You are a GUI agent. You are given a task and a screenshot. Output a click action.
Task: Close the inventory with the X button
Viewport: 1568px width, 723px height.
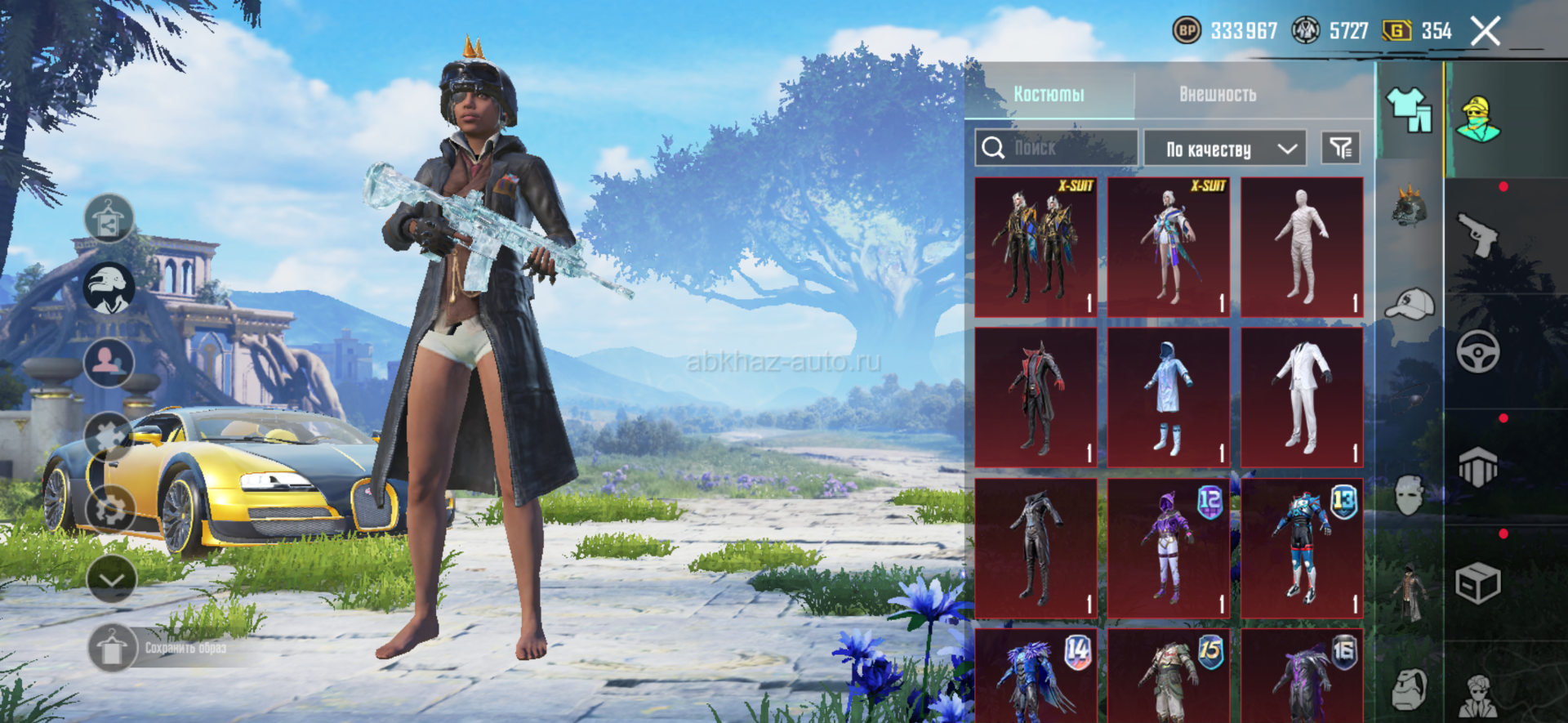click(1486, 32)
